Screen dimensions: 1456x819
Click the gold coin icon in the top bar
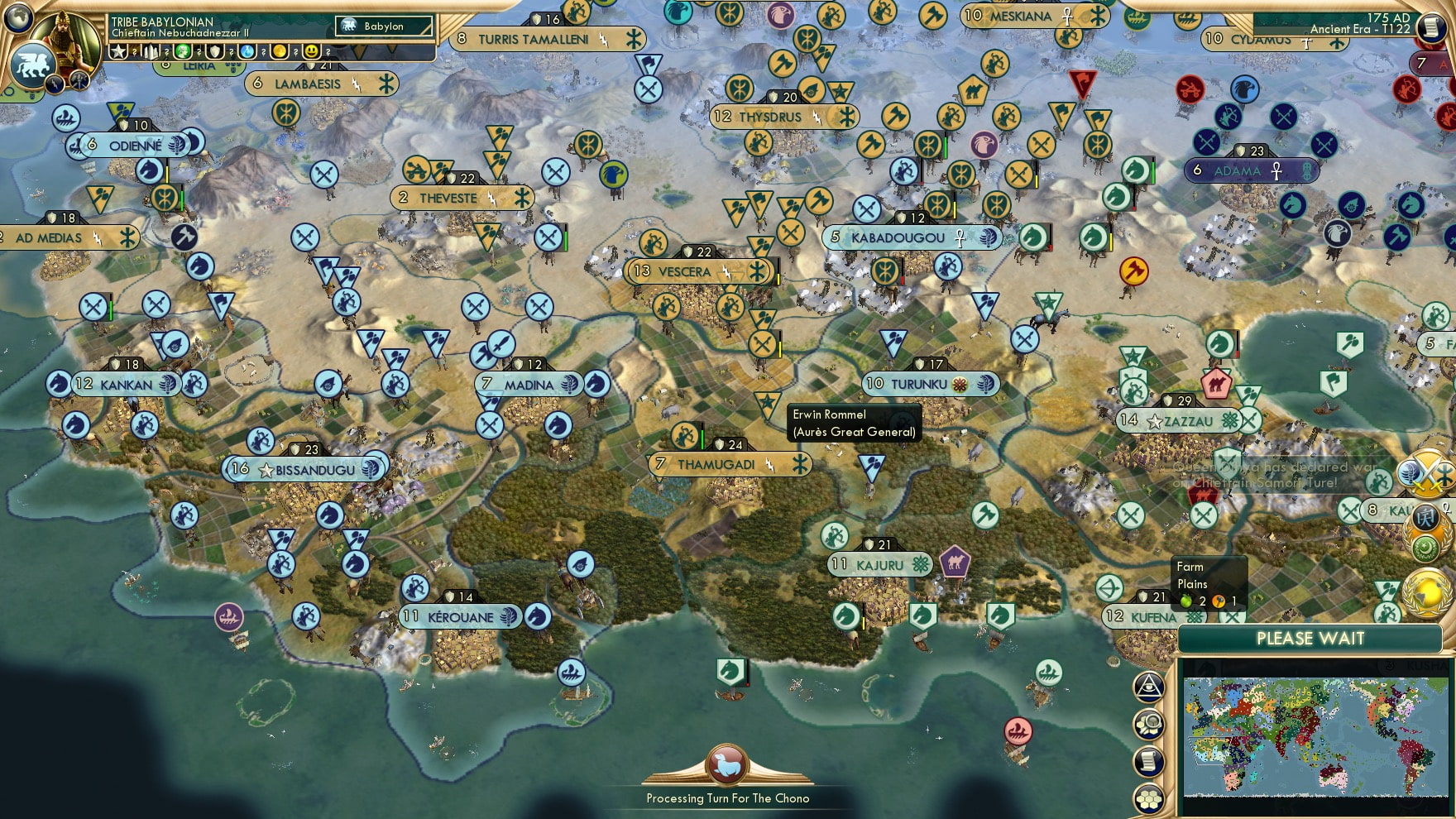[x=281, y=51]
